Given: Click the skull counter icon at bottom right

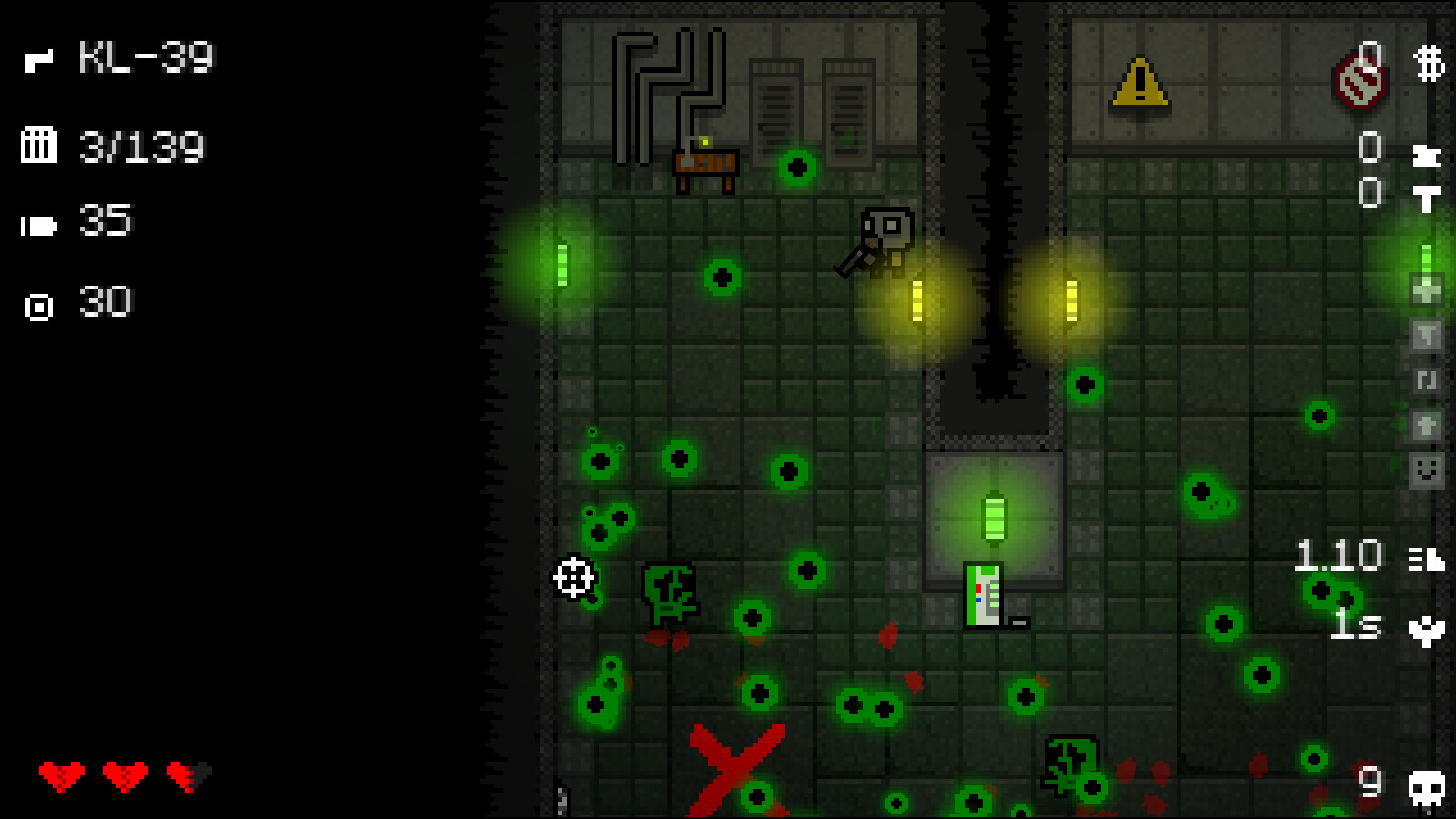Looking at the screenshot, I should coord(1425,788).
